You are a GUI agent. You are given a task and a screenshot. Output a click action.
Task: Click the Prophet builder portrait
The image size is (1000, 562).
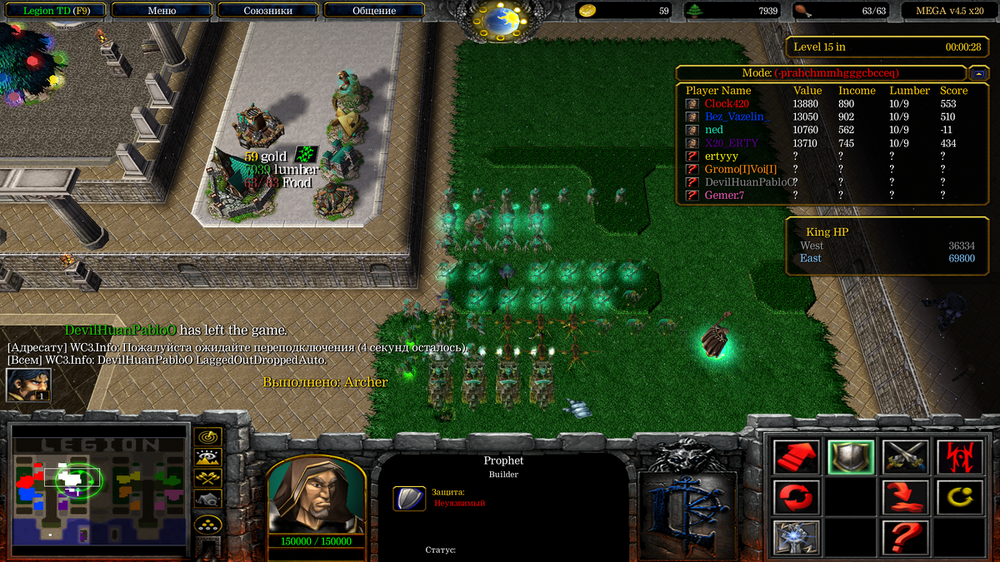315,494
